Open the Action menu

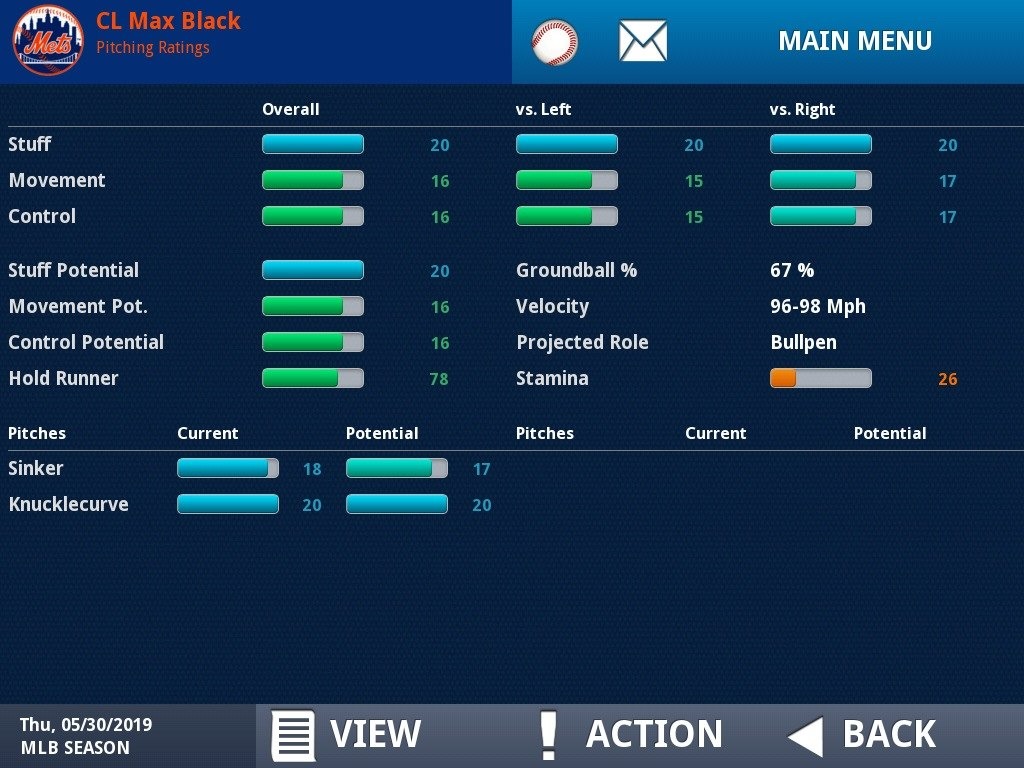point(630,735)
